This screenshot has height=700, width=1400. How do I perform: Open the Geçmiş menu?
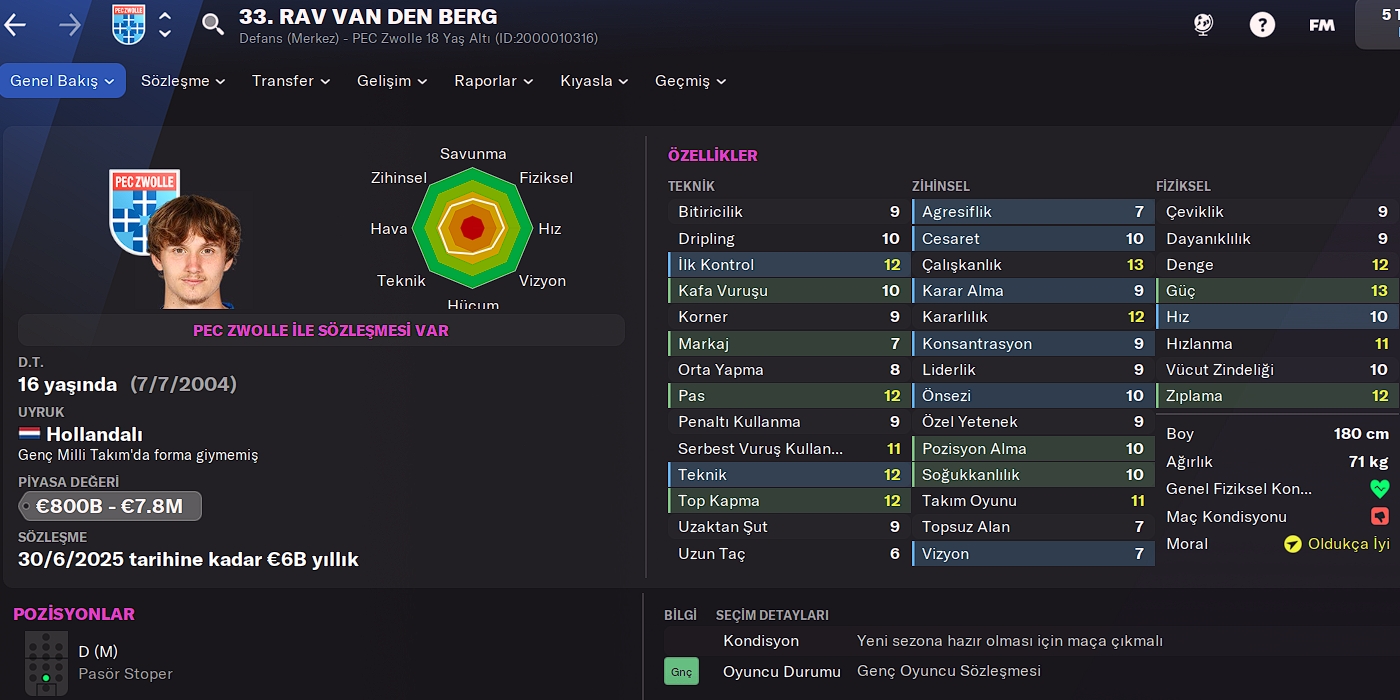[690, 81]
